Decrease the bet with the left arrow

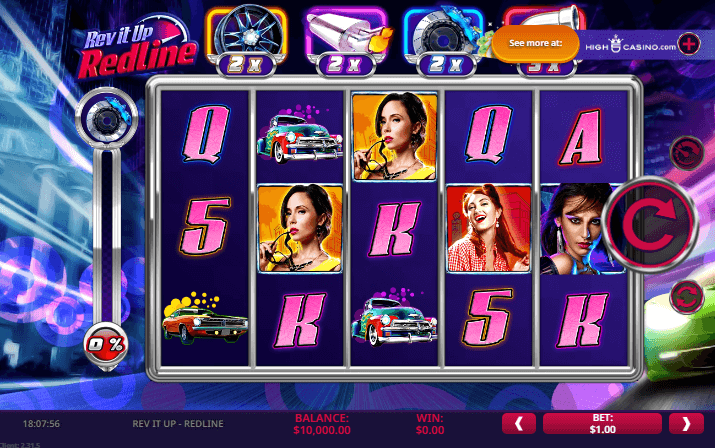click(x=517, y=423)
